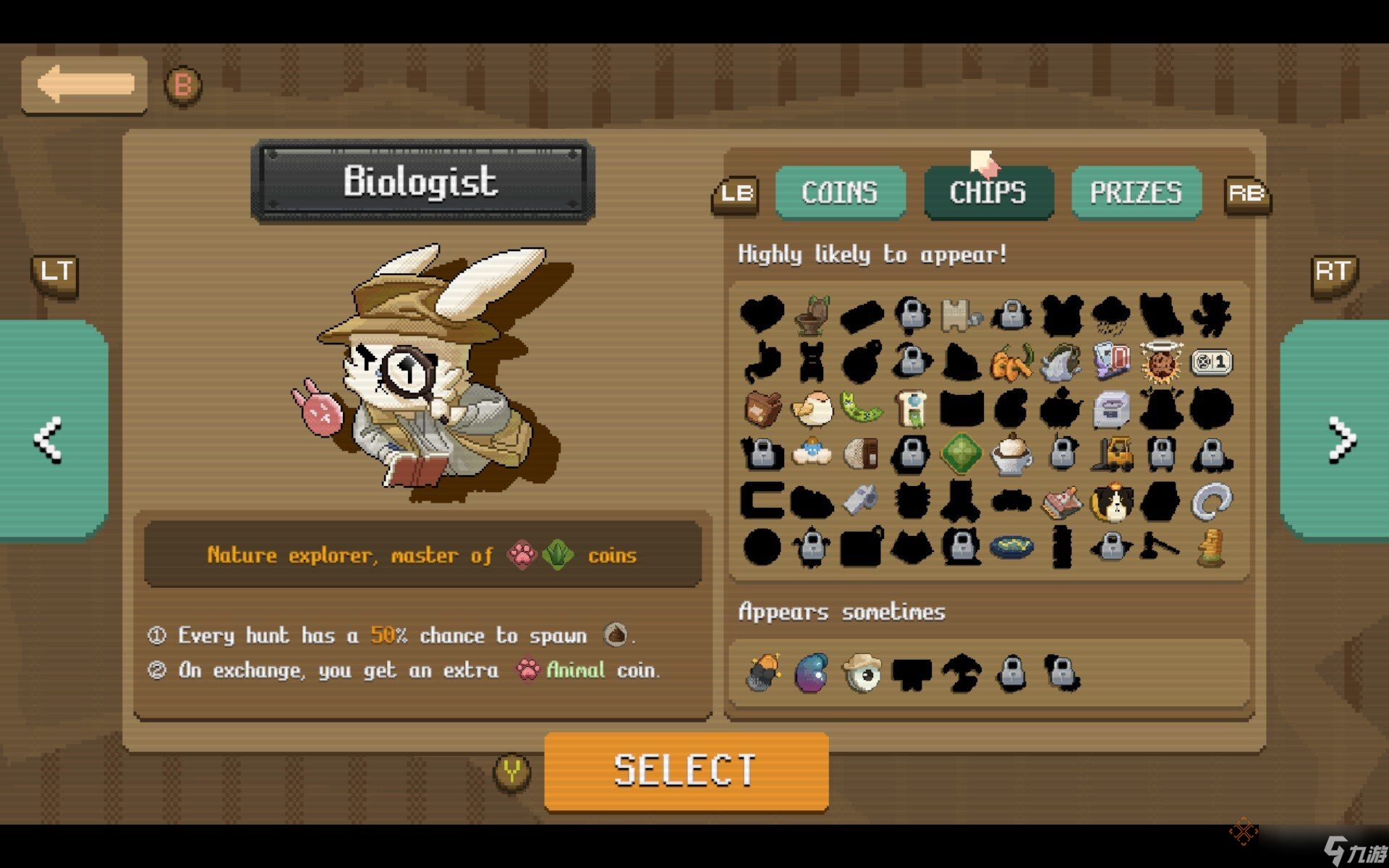Click the back arrow button

point(85,85)
